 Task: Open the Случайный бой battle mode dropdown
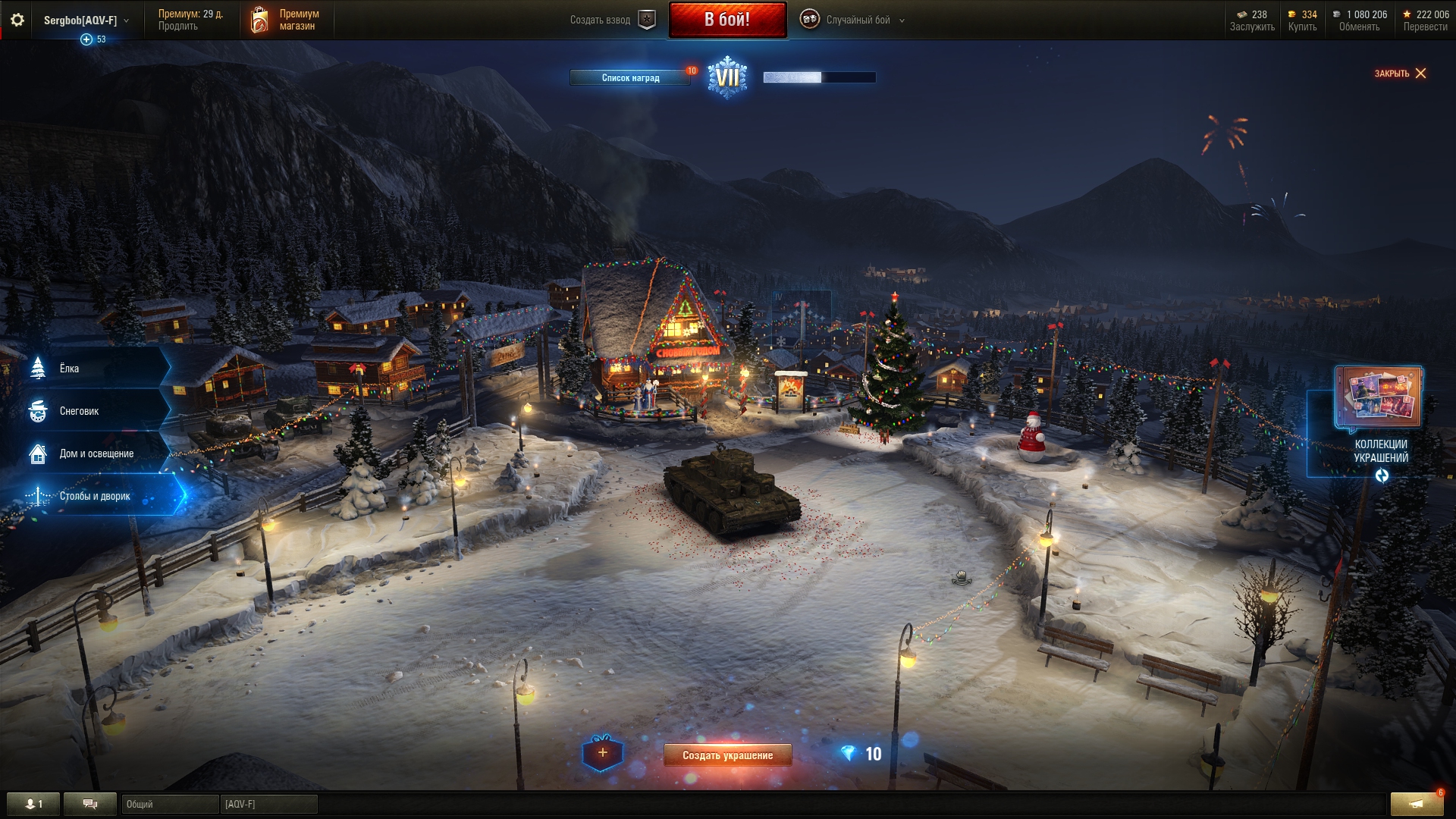[x=856, y=20]
